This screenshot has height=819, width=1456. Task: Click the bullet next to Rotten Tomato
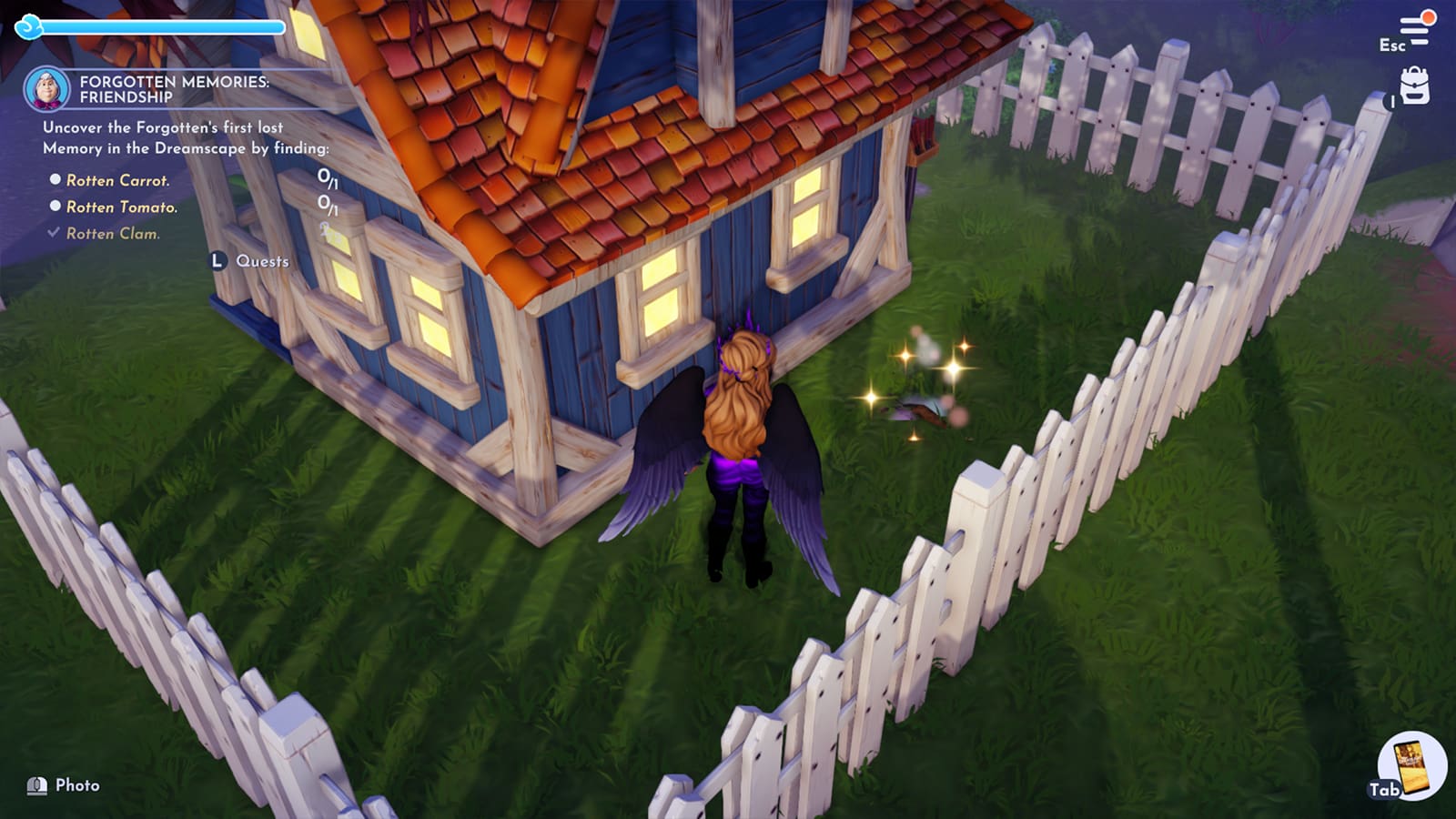click(x=55, y=207)
